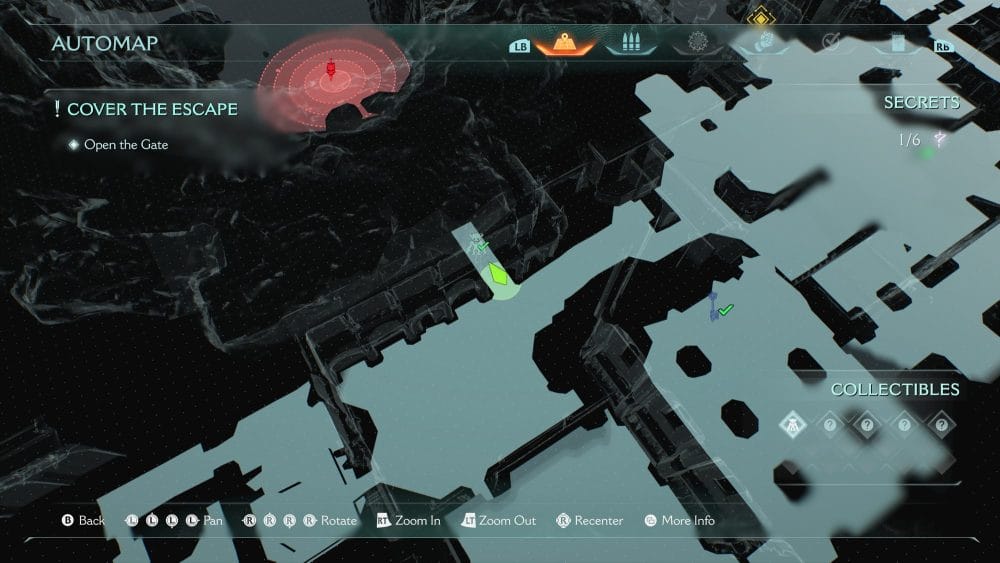The image size is (1000, 563).
Task: Select the found toy collectible icon
Action: pos(791,424)
